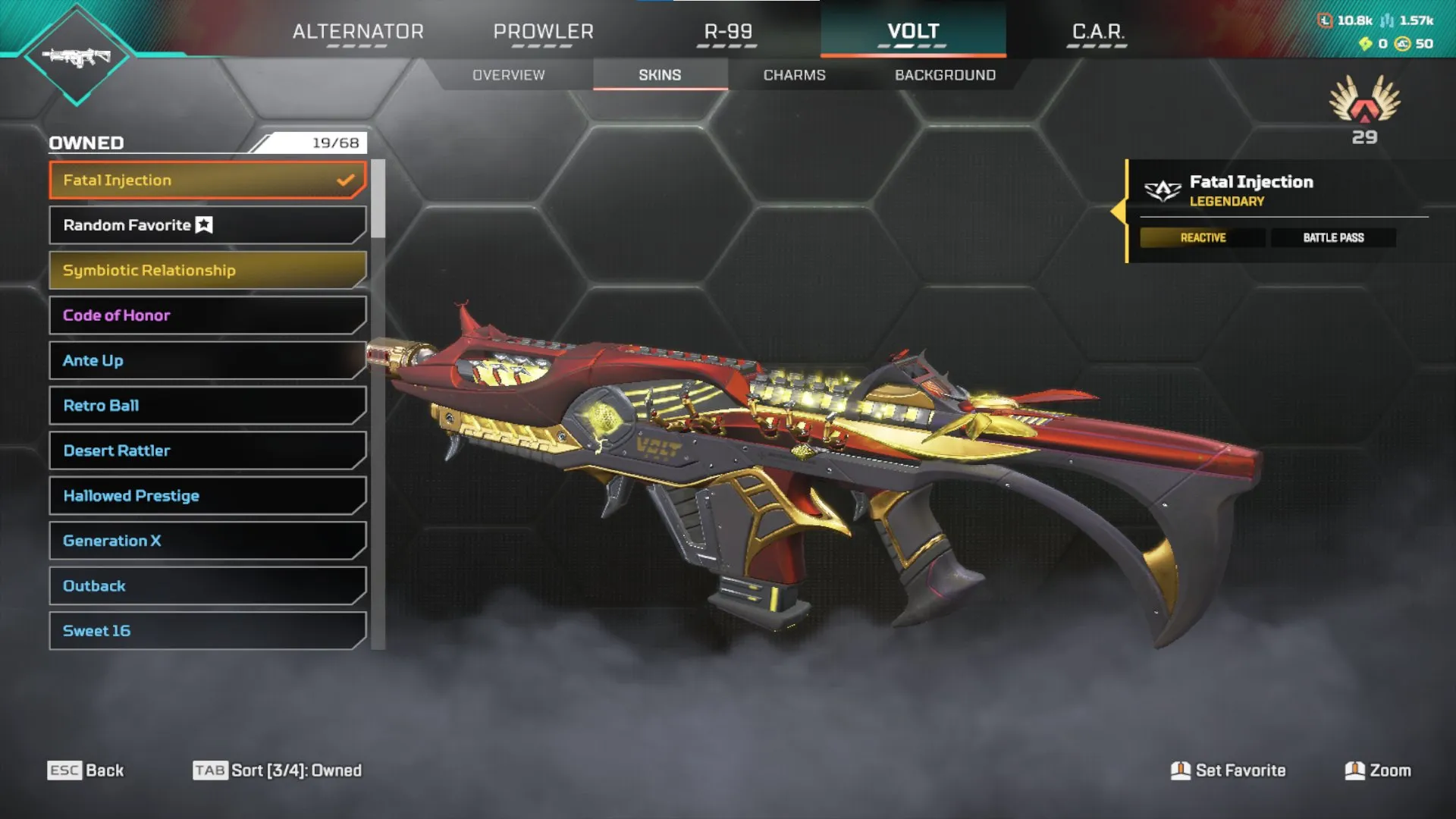Toggle the favorite star on Random Favorite
Viewport: 1456px width, 819px height.
point(203,224)
